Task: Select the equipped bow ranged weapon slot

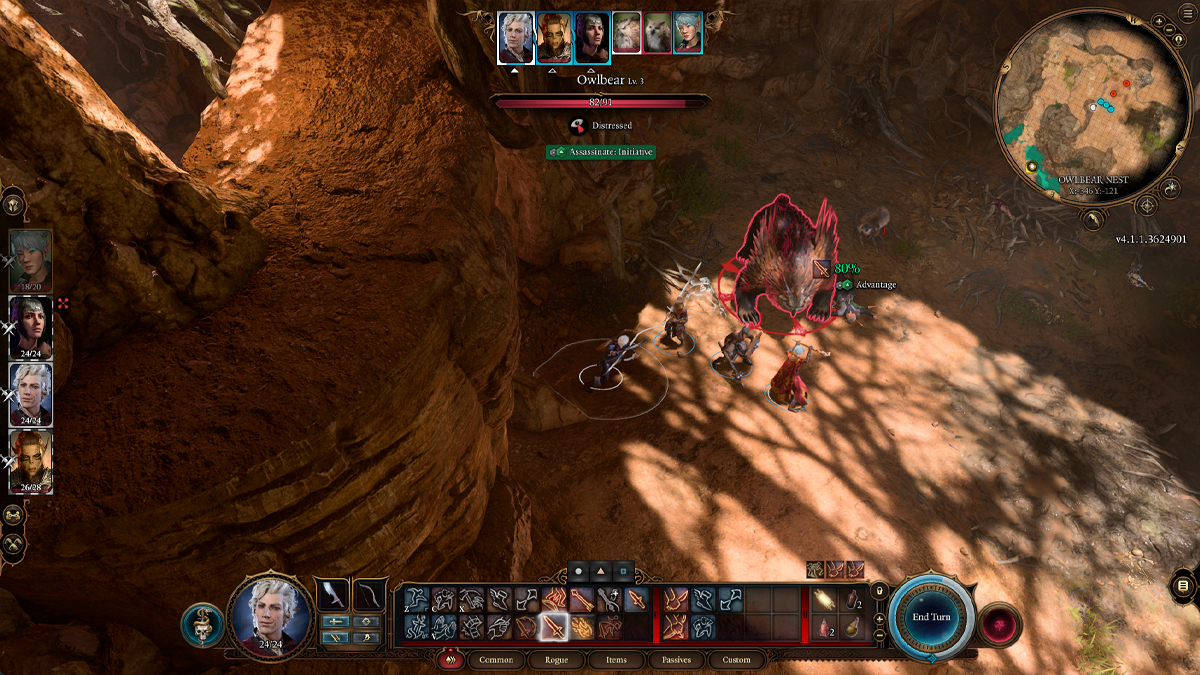Action: coord(370,594)
